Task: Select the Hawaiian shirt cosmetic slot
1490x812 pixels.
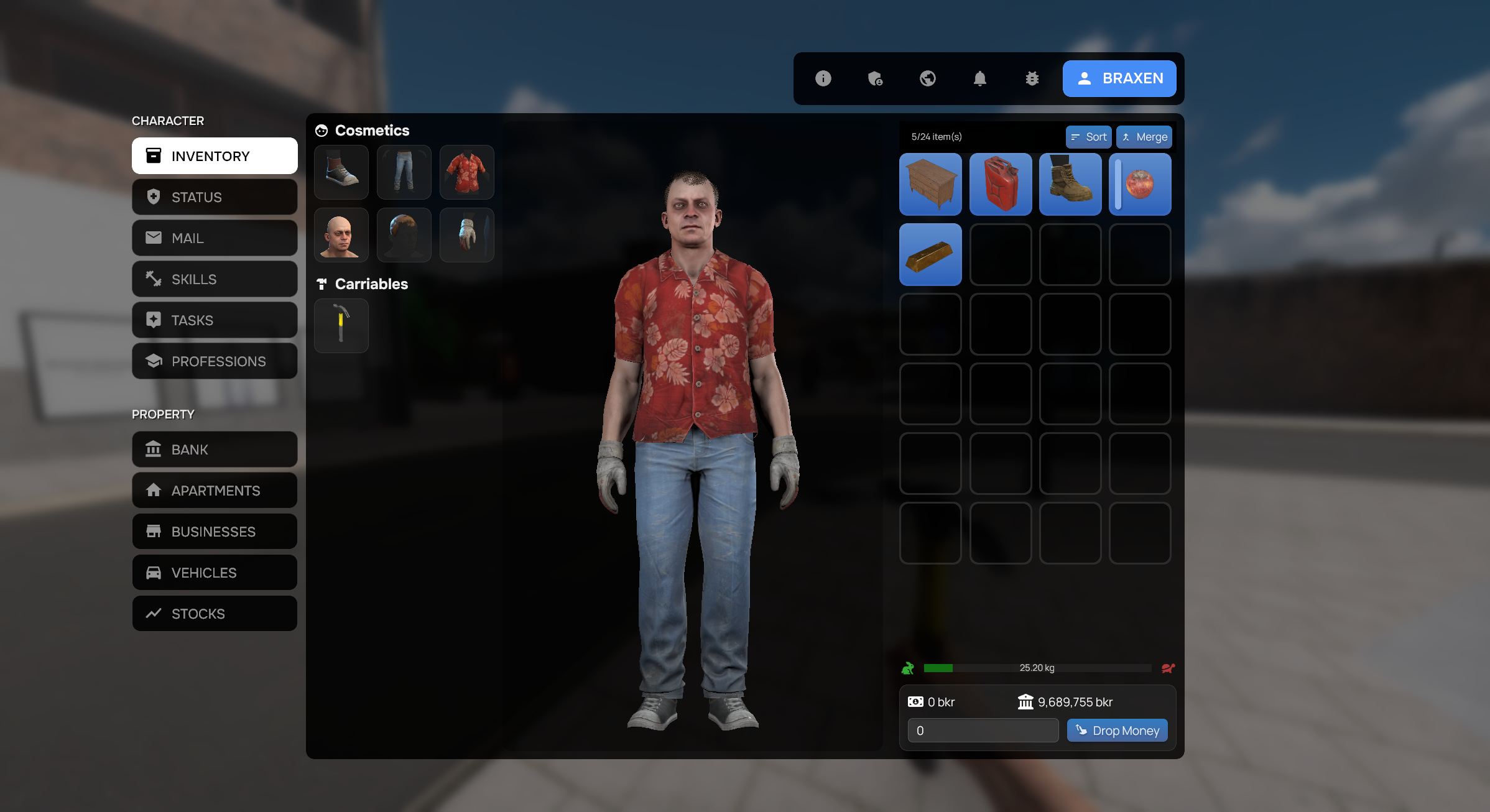Action: (466, 172)
